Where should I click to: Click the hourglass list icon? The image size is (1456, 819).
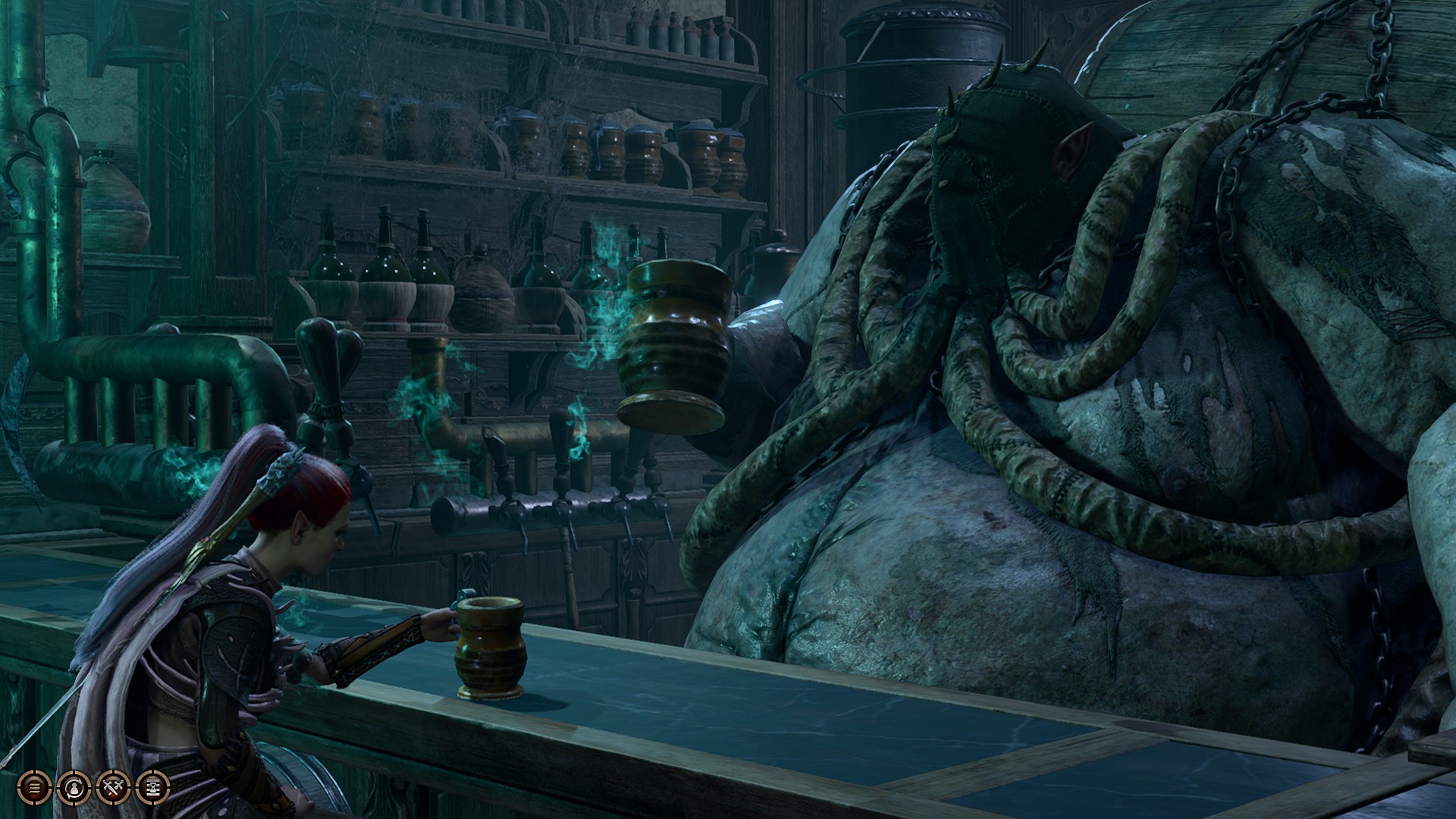(x=152, y=789)
